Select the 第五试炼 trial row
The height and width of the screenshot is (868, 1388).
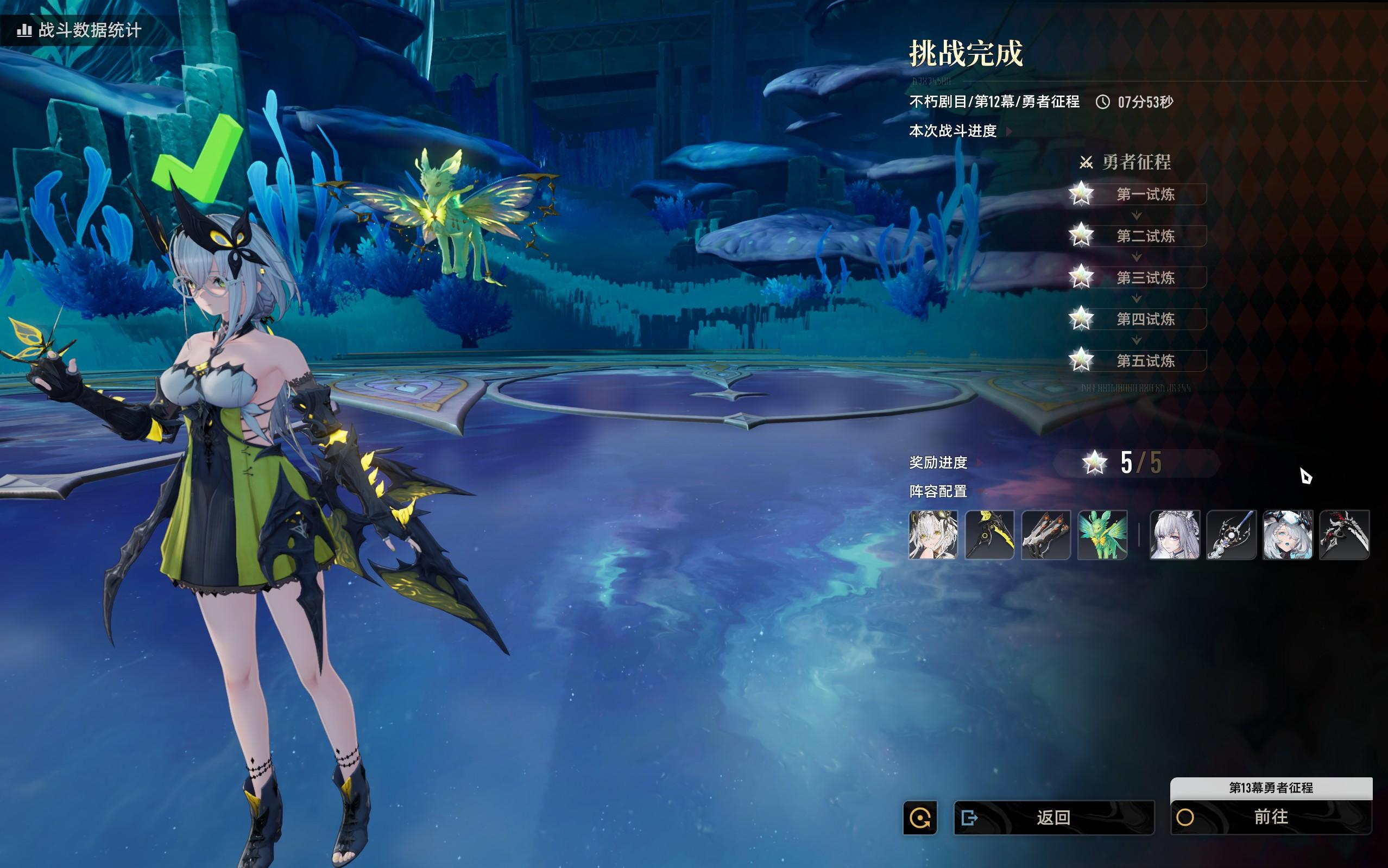click(x=1145, y=361)
